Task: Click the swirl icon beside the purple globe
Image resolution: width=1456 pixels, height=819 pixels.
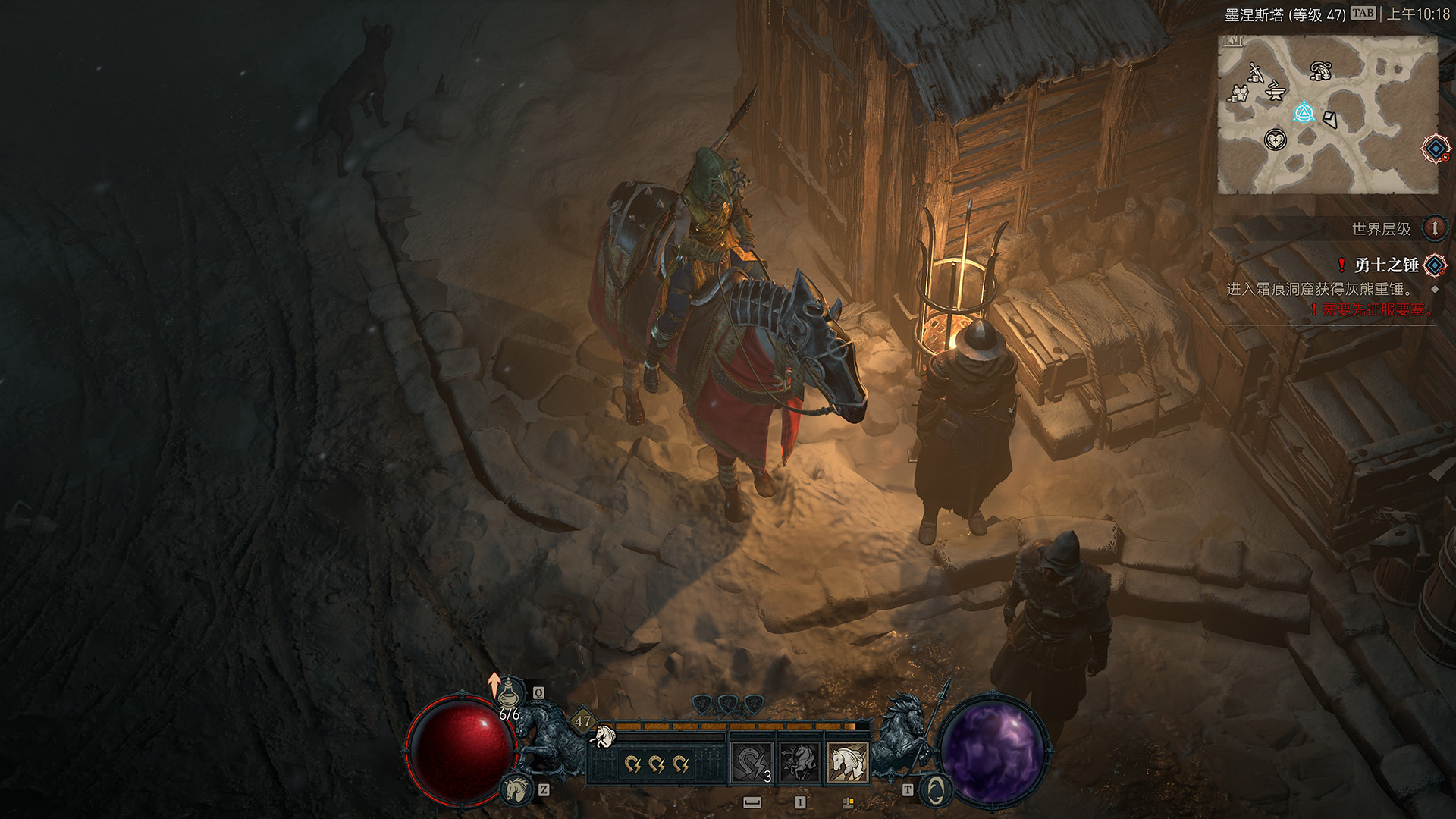Action: click(x=936, y=789)
